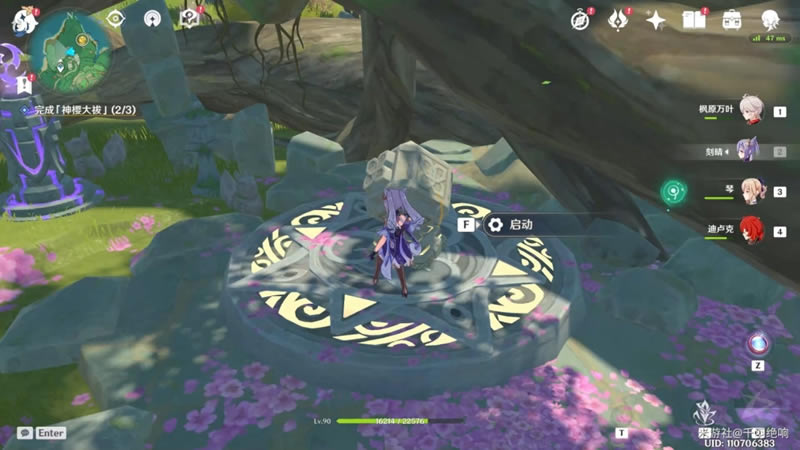800x450 pixels.
Task: Switch to party member 枫原万叶
Action: pos(750,112)
